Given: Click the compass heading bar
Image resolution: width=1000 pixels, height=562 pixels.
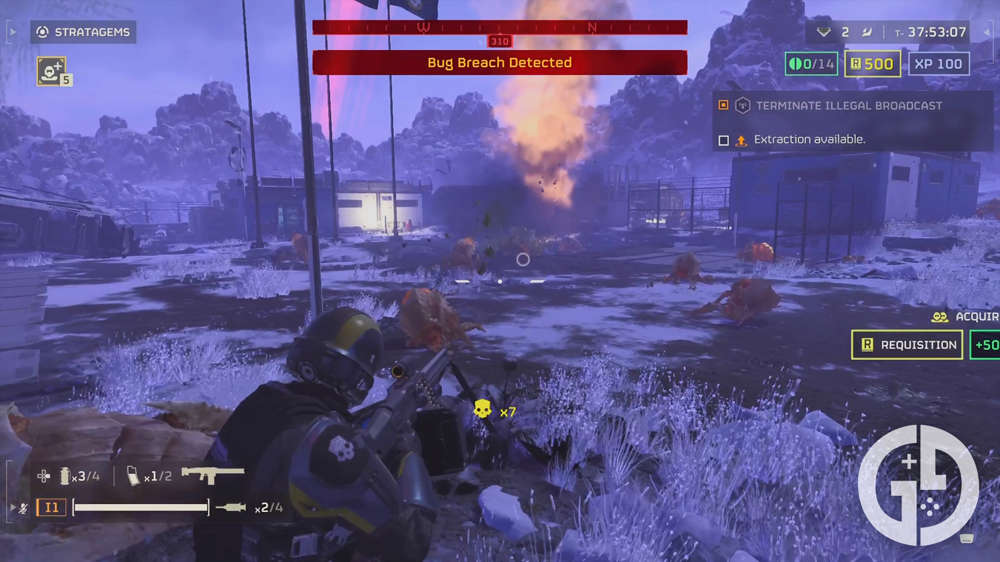Looking at the screenshot, I should [x=499, y=27].
